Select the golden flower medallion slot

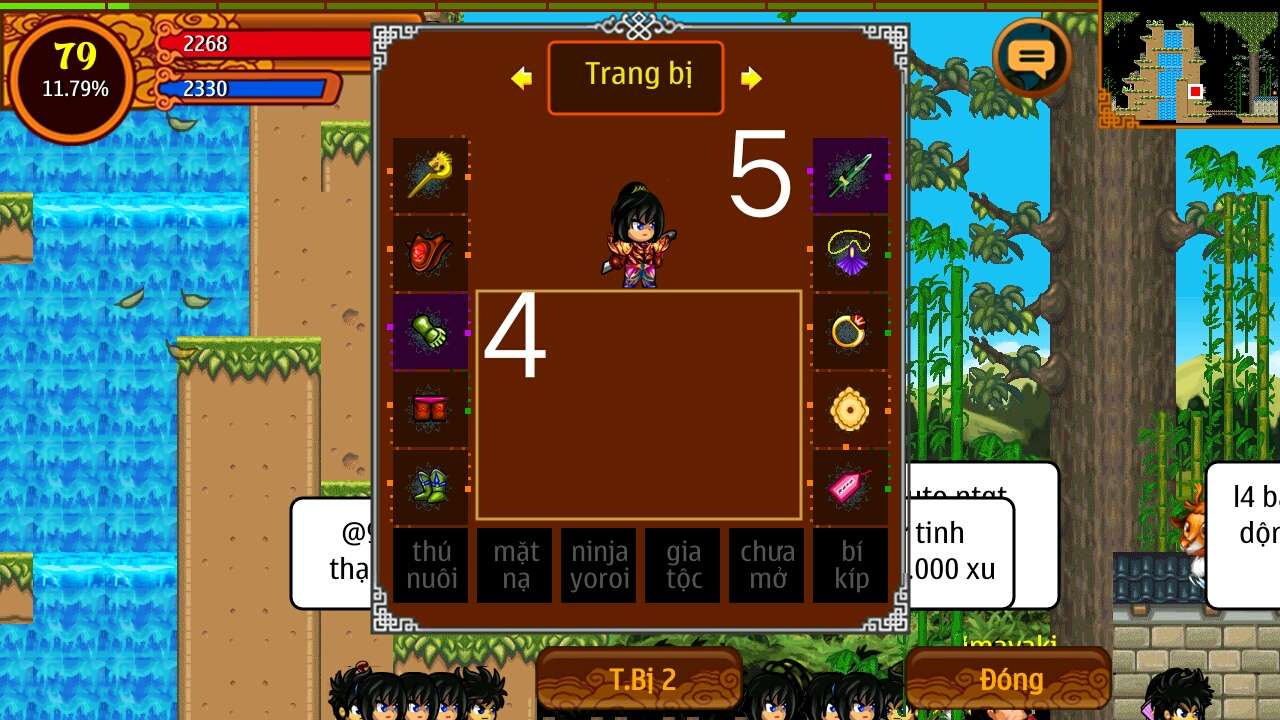point(850,410)
